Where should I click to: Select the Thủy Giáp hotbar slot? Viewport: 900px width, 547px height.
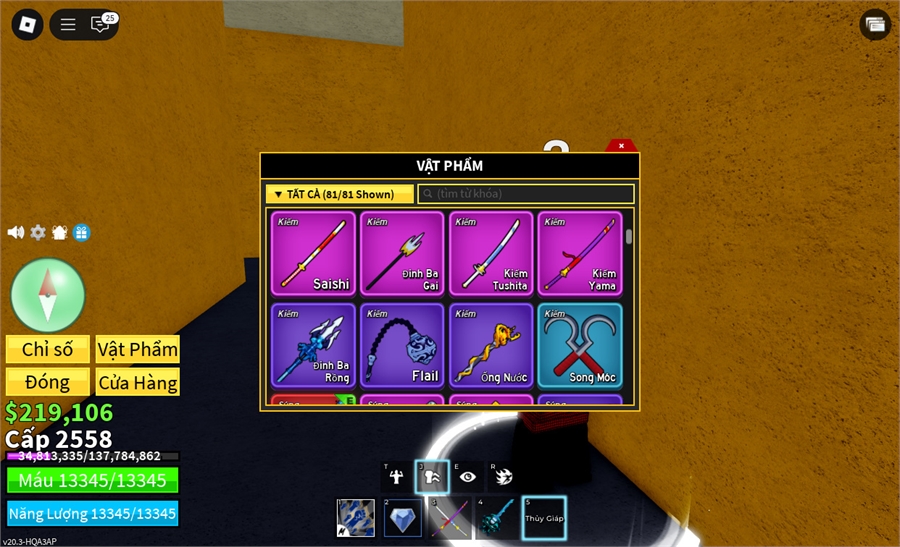544,518
